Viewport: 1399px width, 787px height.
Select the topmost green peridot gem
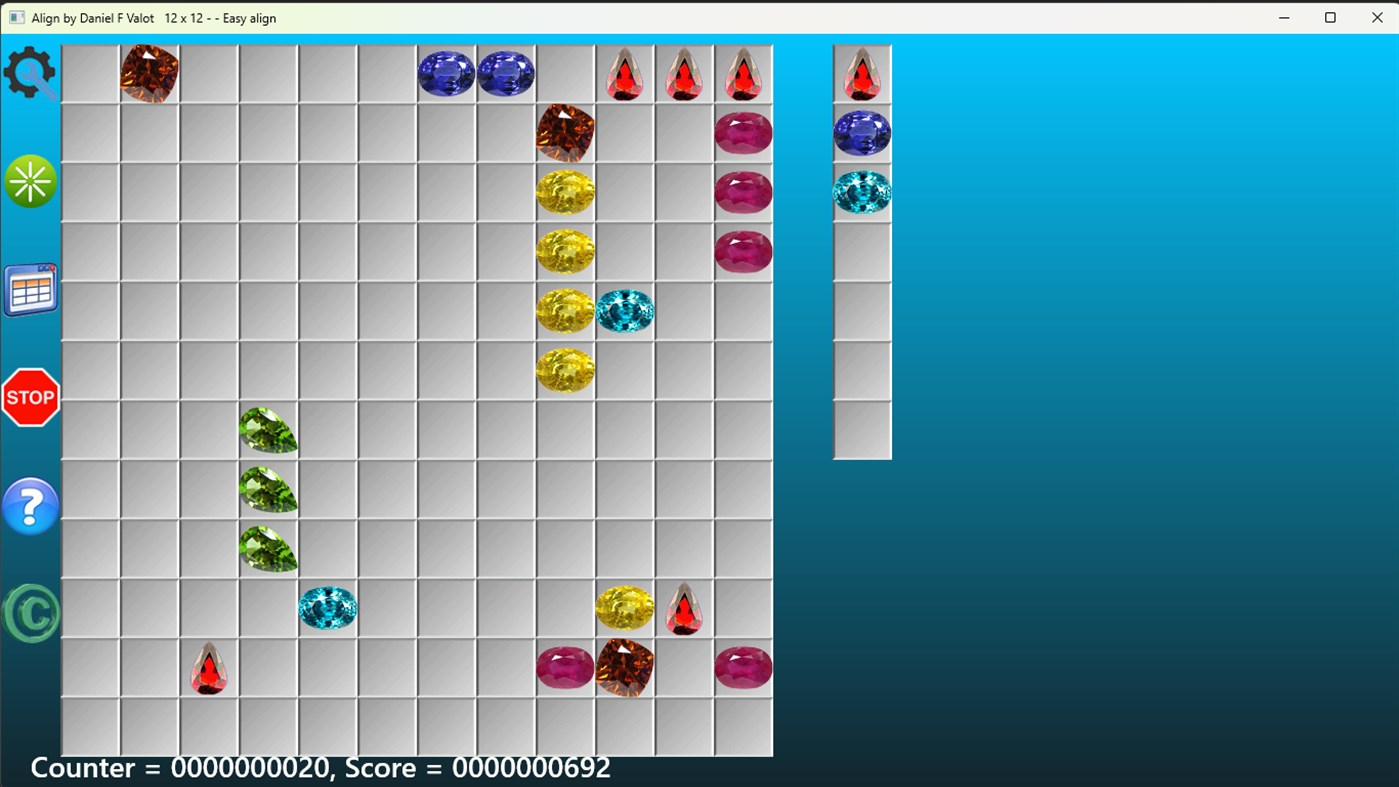coord(268,429)
